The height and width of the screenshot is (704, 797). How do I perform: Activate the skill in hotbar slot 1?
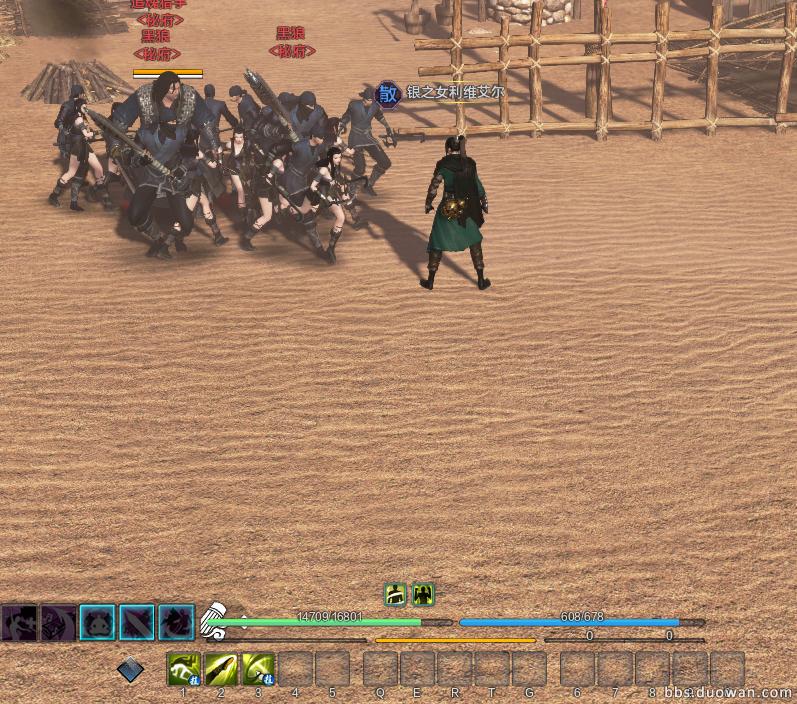point(184,668)
